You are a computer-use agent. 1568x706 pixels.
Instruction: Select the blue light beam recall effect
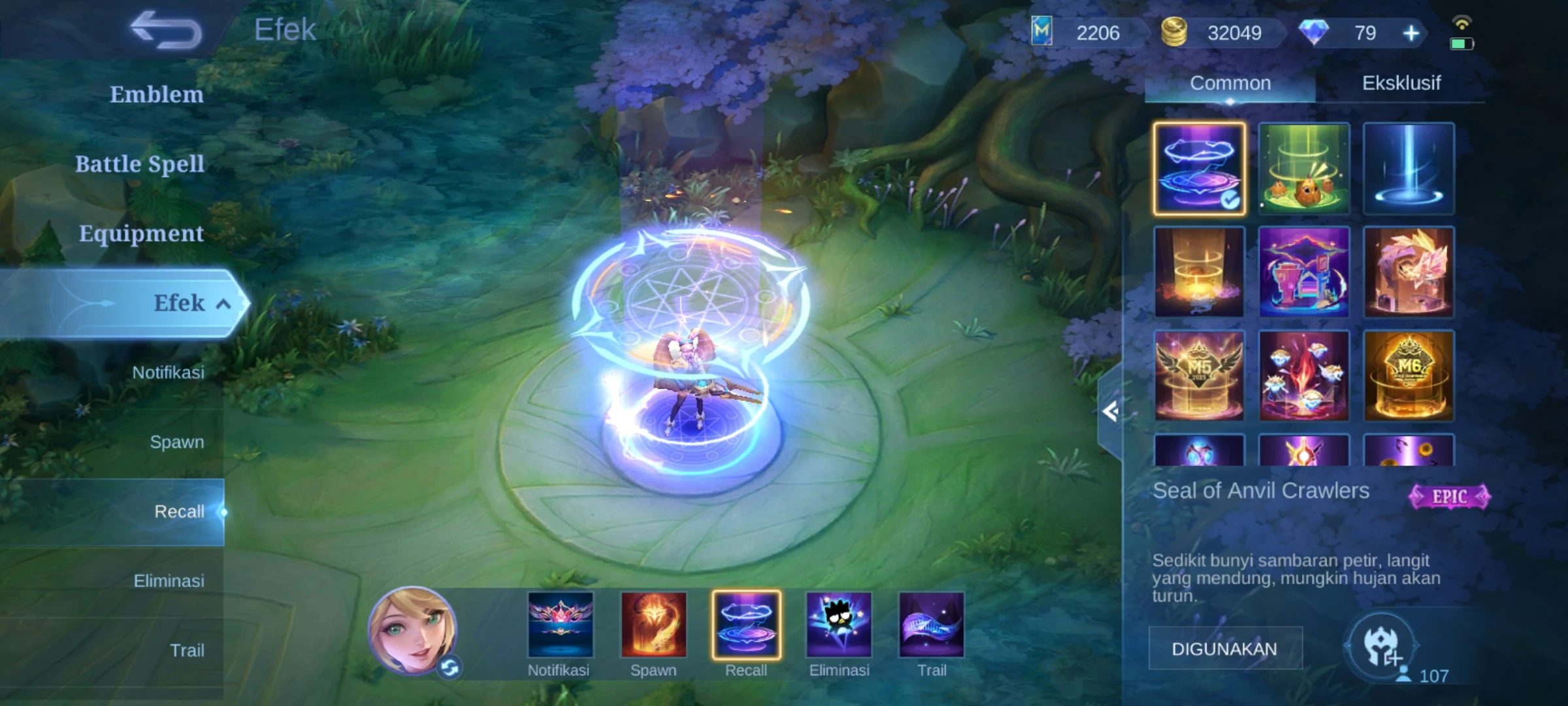click(1408, 168)
